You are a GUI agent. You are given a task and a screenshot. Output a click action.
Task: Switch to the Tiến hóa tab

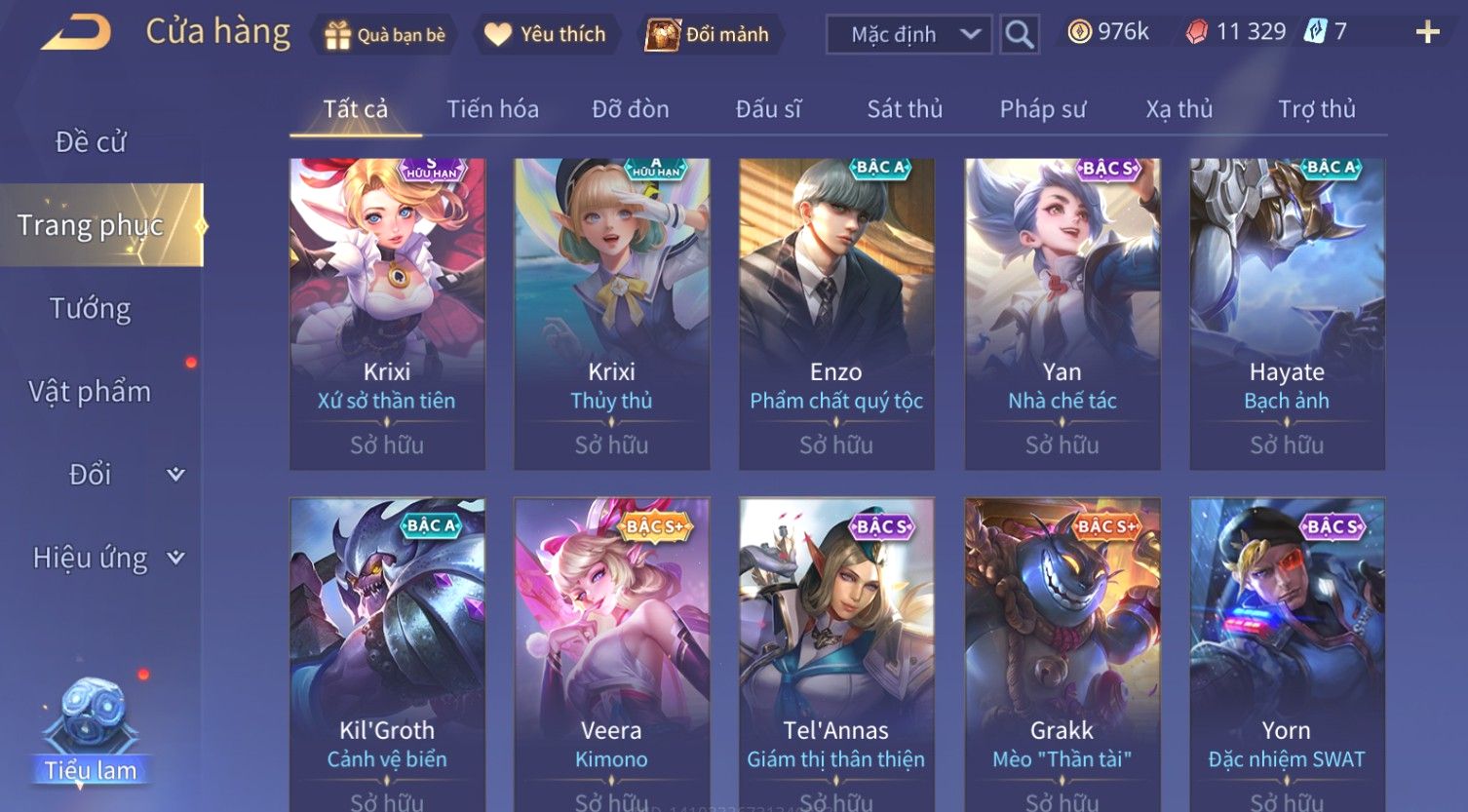coord(492,109)
